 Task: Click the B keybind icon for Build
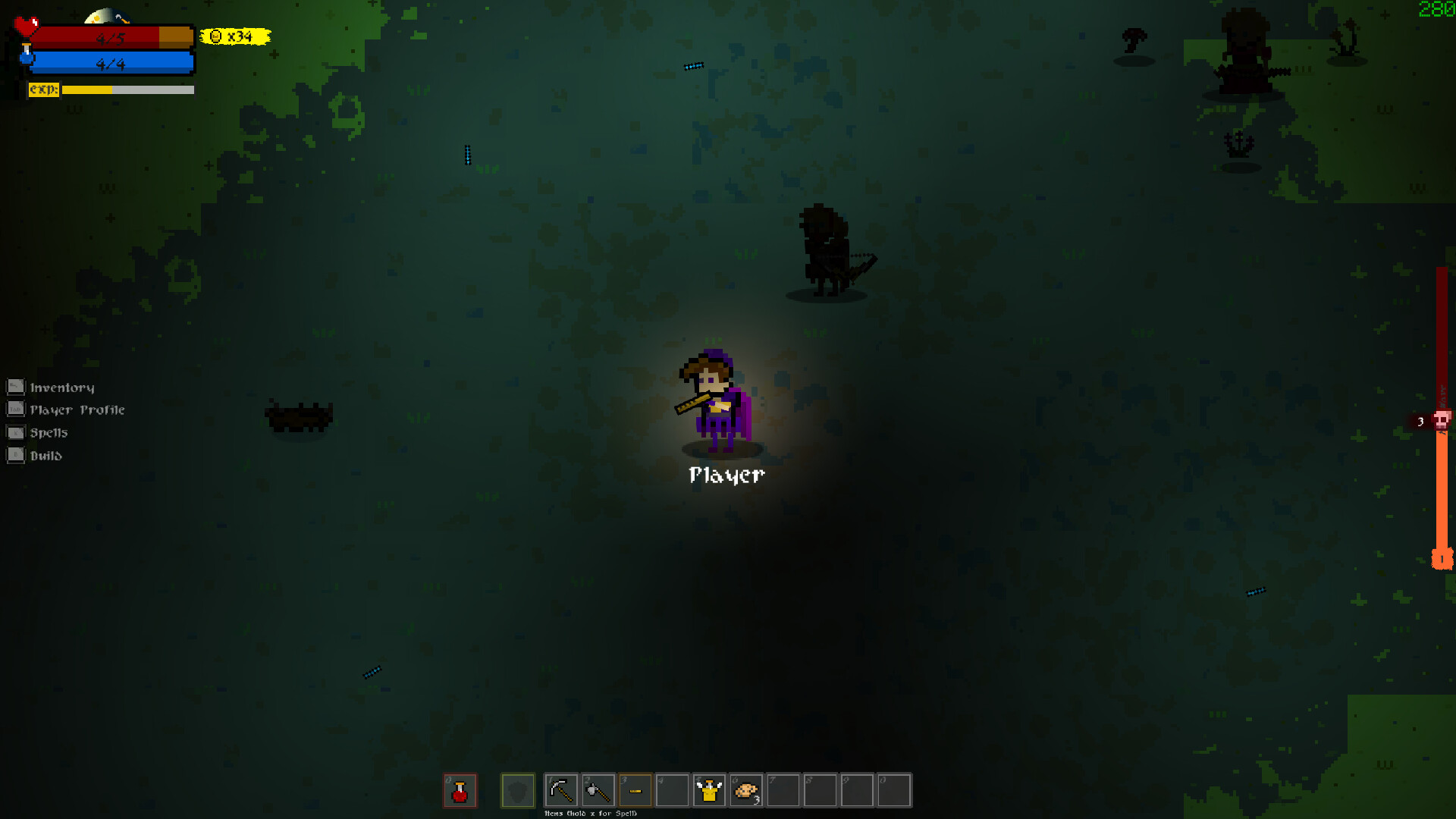(16, 455)
